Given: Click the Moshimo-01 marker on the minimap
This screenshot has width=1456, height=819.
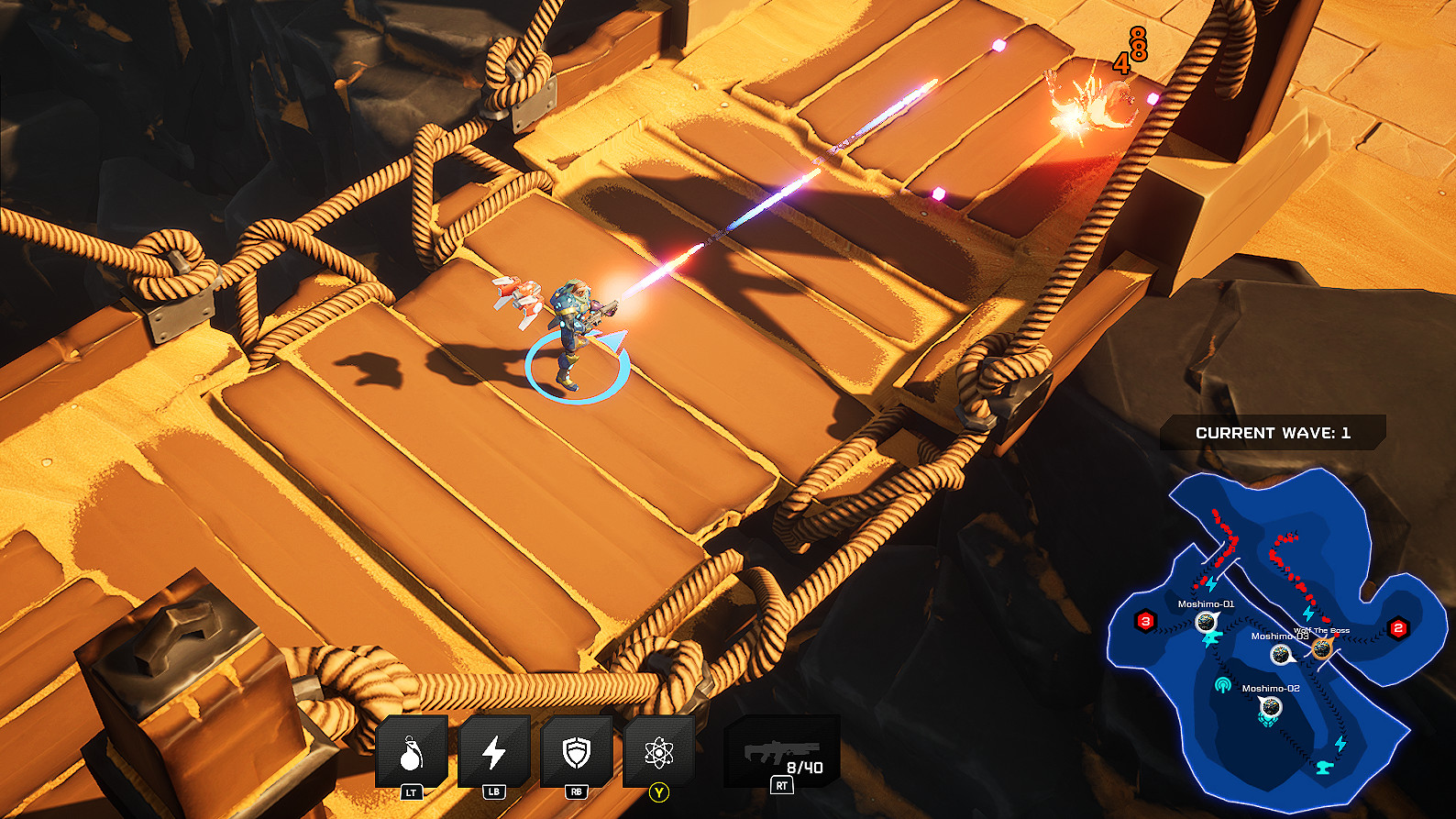Looking at the screenshot, I should click(x=1206, y=623).
